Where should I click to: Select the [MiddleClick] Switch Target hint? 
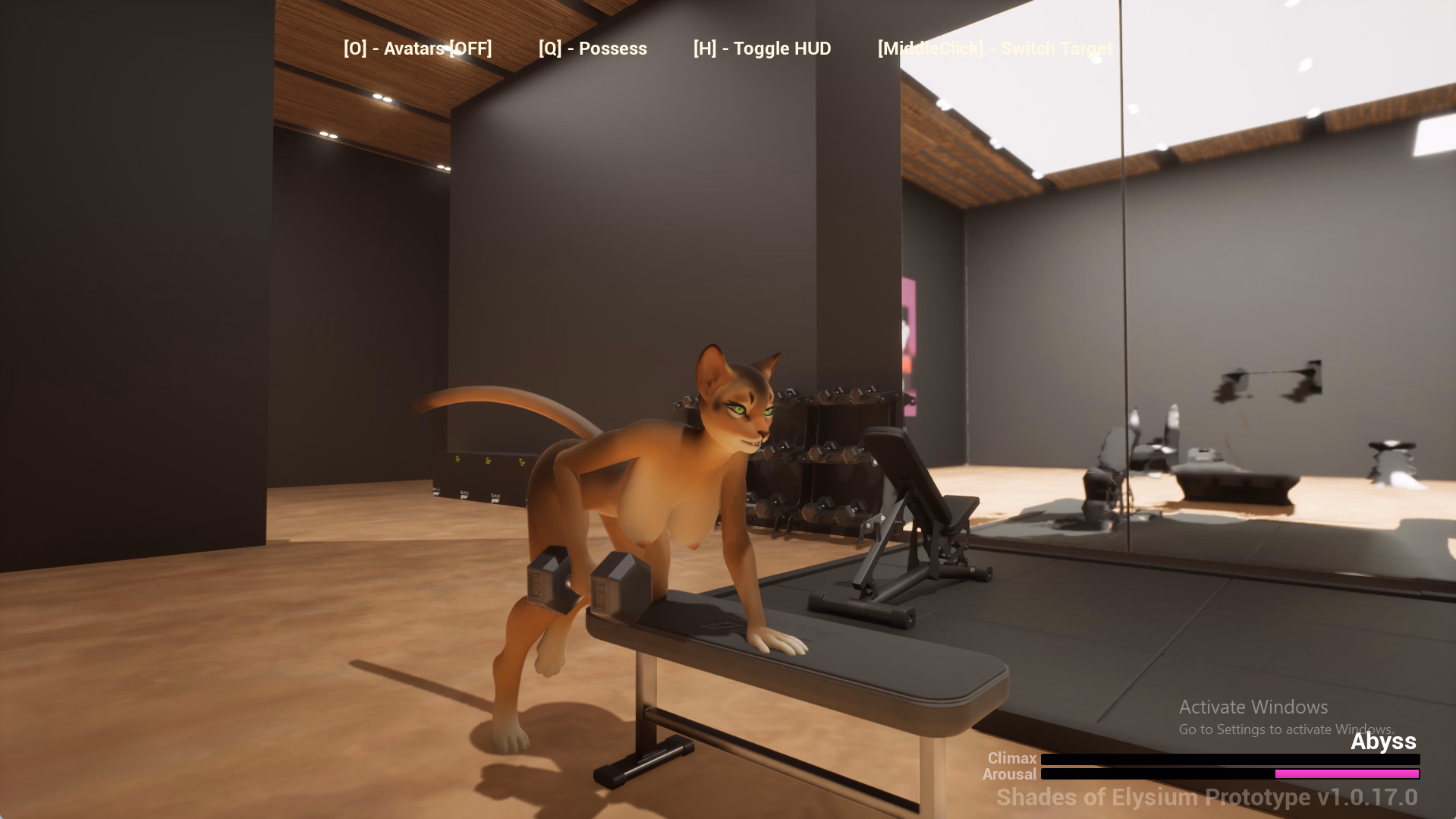995,48
